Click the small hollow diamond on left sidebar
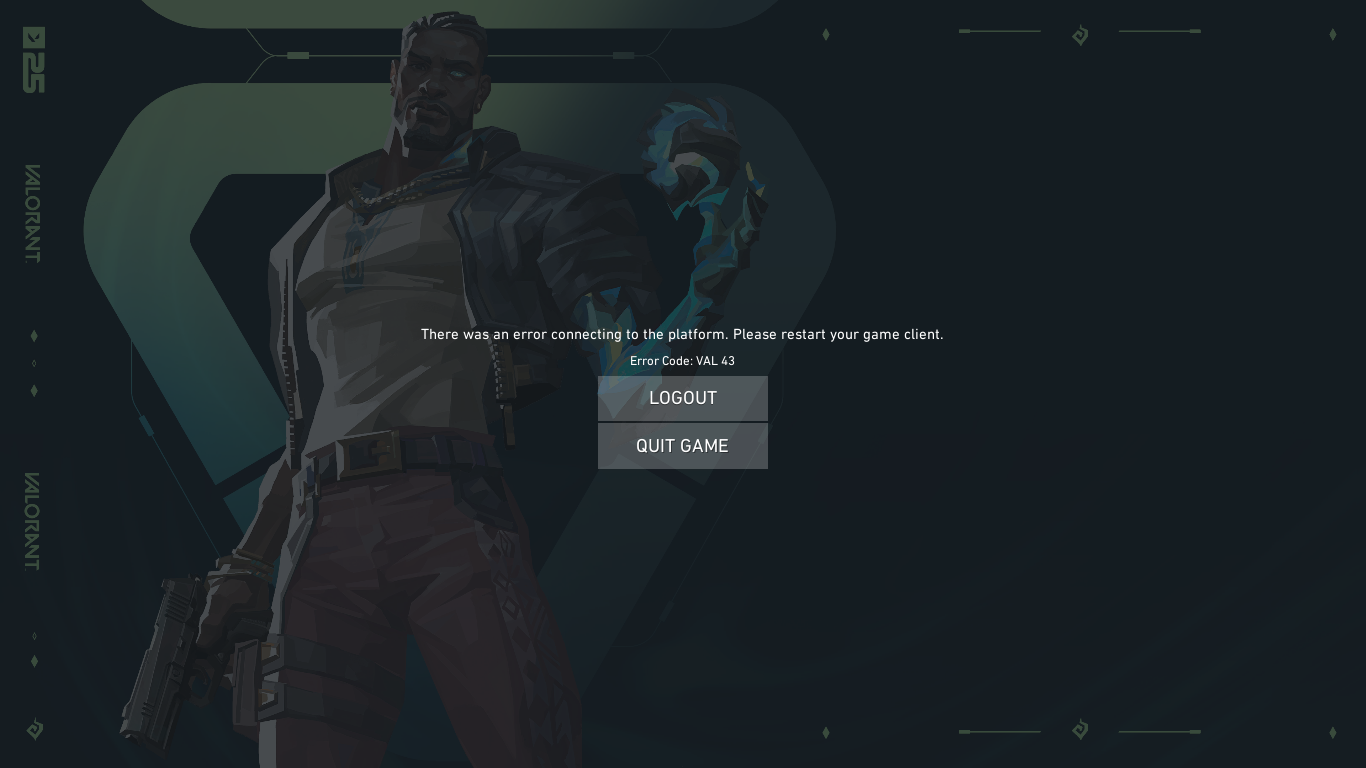This screenshot has width=1366, height=768. click(34, 363)
